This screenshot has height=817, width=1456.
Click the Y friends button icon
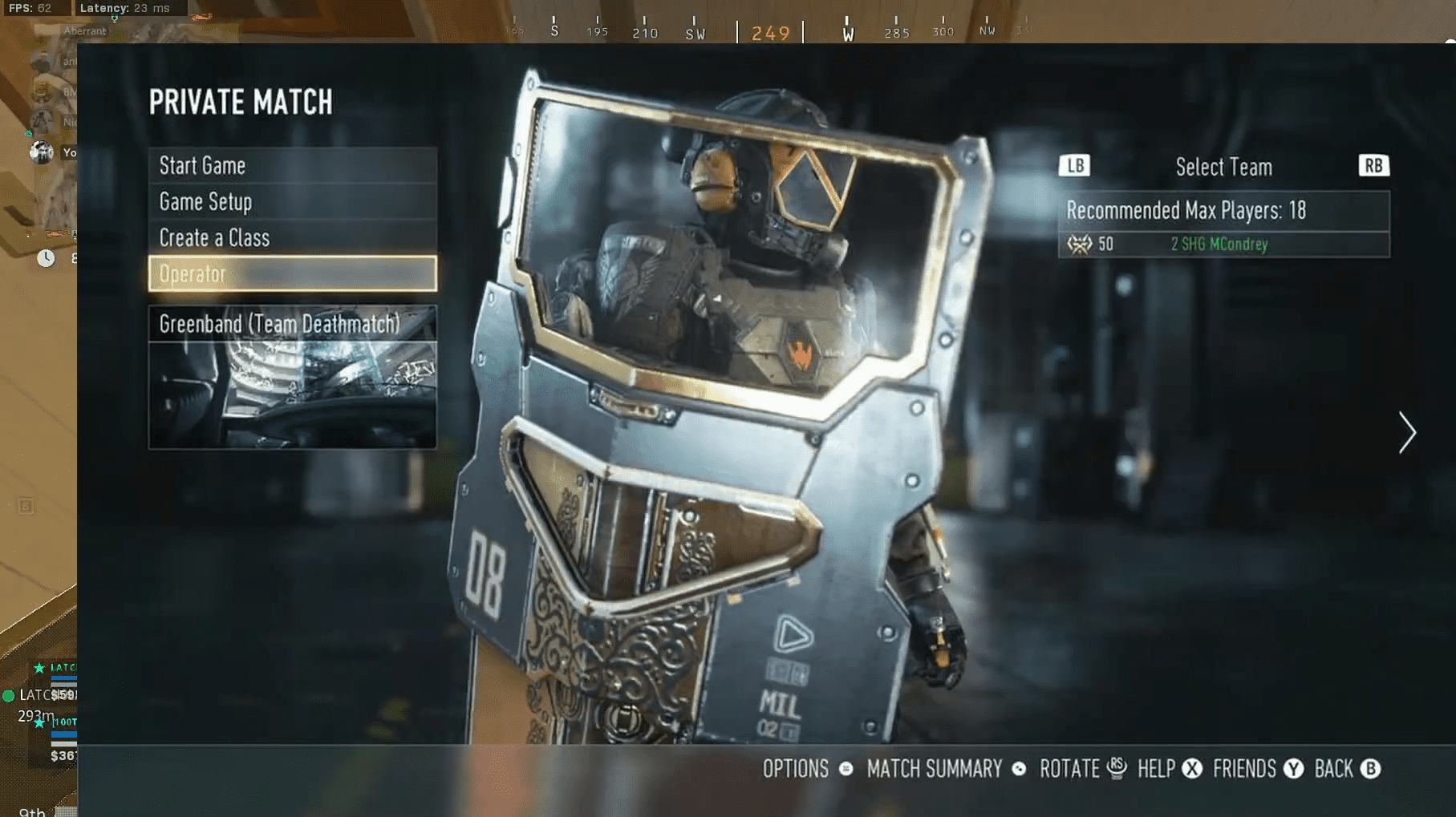(1293, 770)
